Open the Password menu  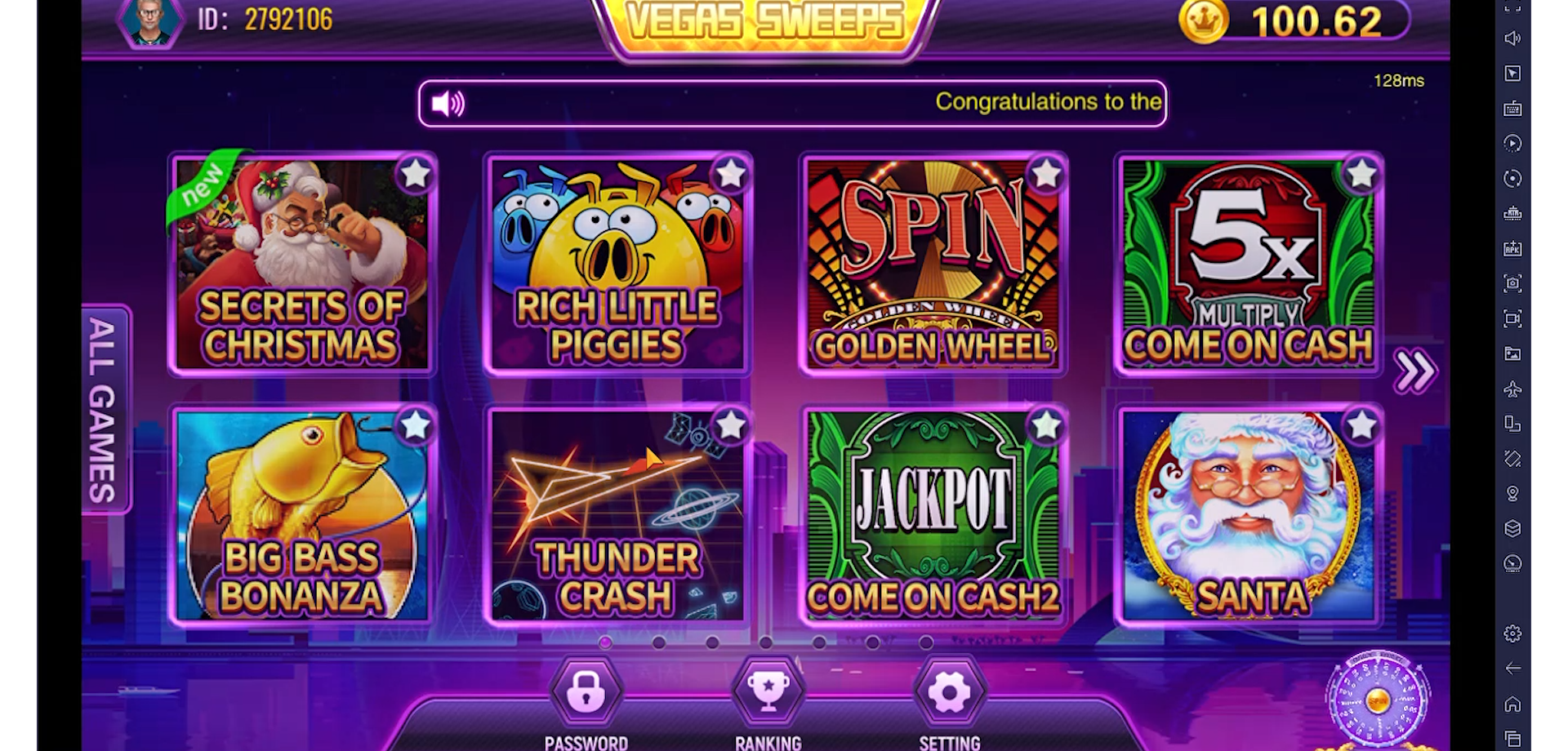(586, 694)
